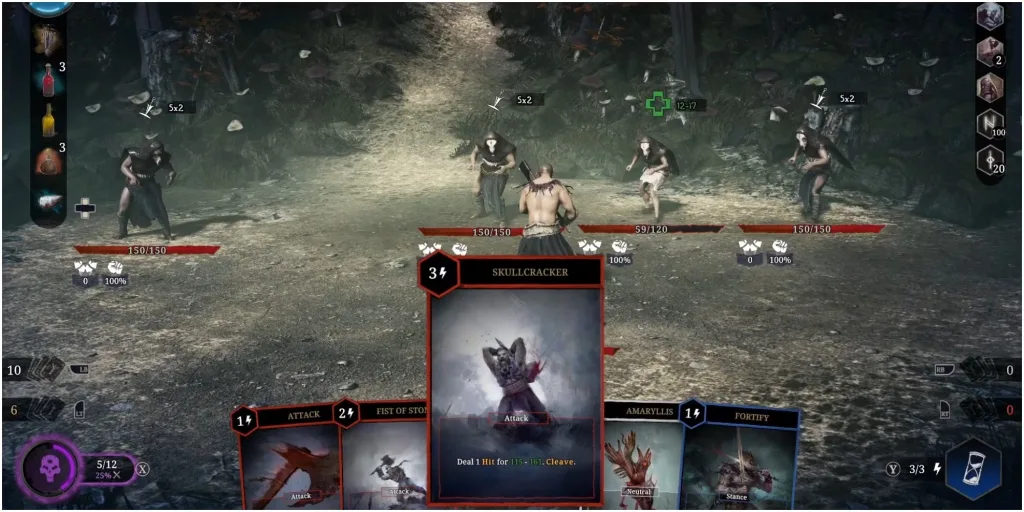View the N rune passive with 100
This screenshot has width=1024, height=512.
[989, 123]
